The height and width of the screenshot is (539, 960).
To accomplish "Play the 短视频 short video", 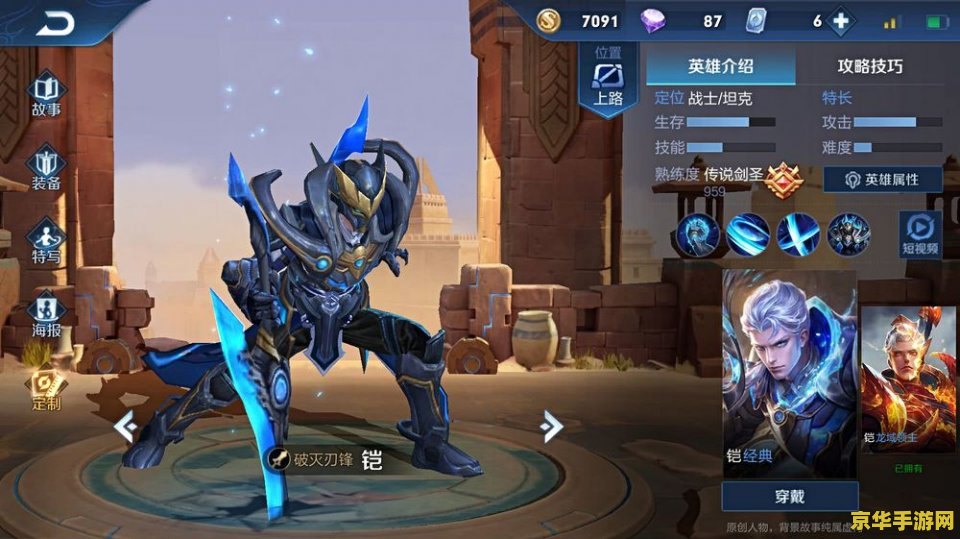I will click(920, 233).
